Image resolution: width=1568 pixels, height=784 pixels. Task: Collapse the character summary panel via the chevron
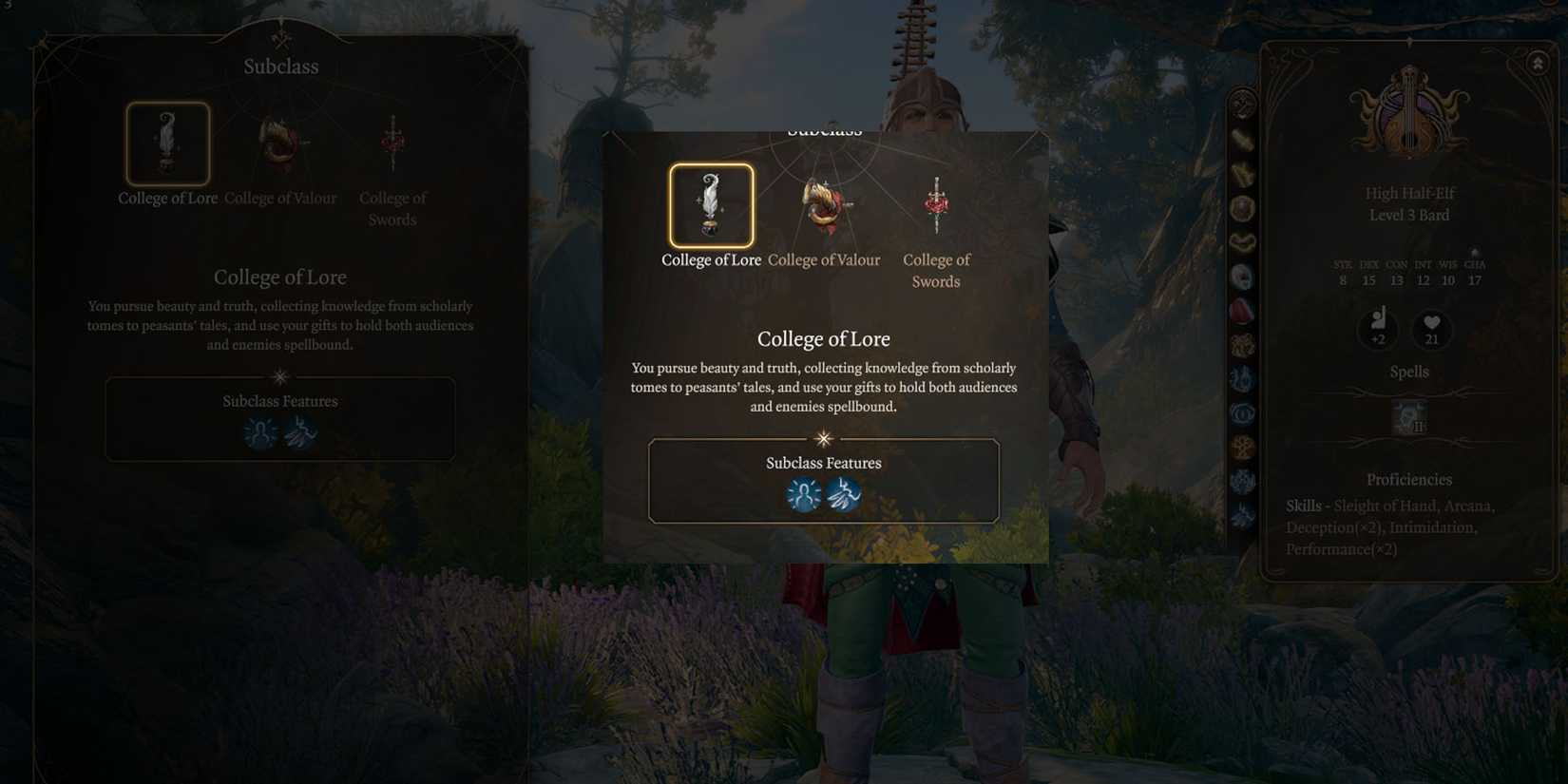coord(1537,63)
